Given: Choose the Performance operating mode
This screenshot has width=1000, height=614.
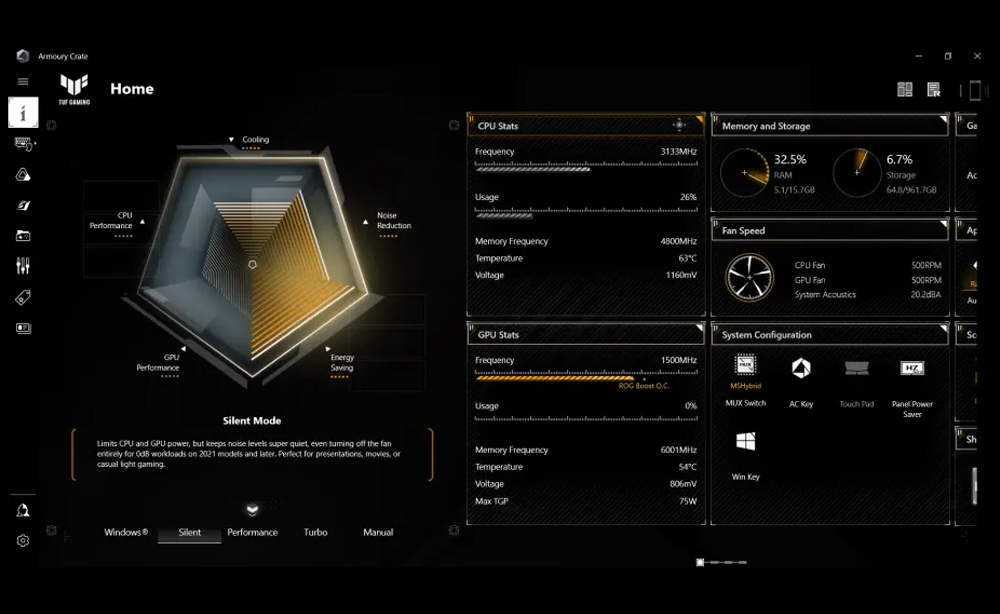Looking at the screenshot, I should [x=252, y=532].
